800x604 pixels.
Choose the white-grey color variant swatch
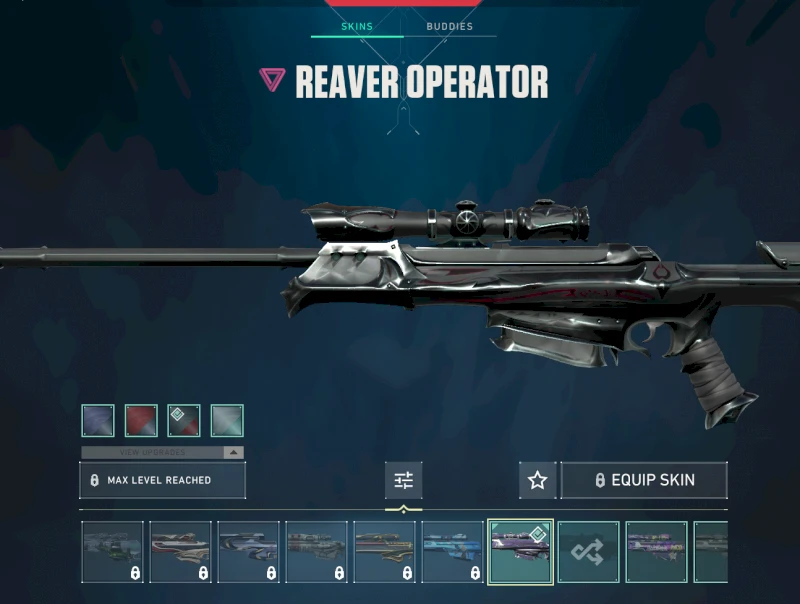click(x=227, y=421)
